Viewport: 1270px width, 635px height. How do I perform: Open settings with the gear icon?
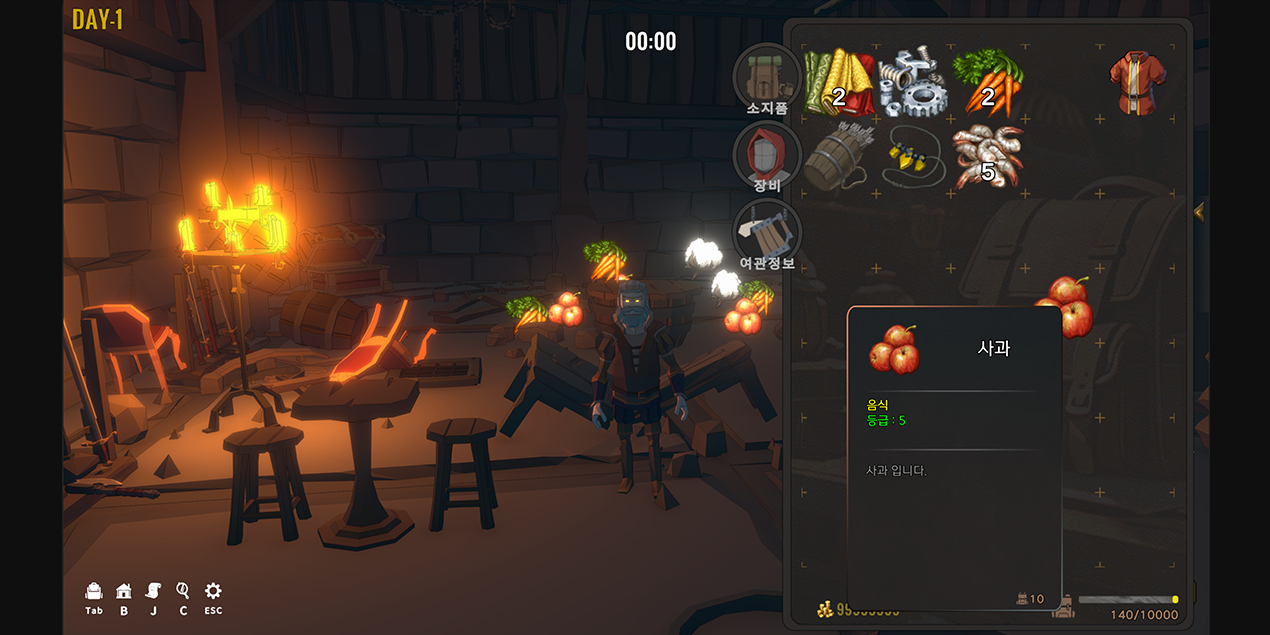click(x=213, y=592)
